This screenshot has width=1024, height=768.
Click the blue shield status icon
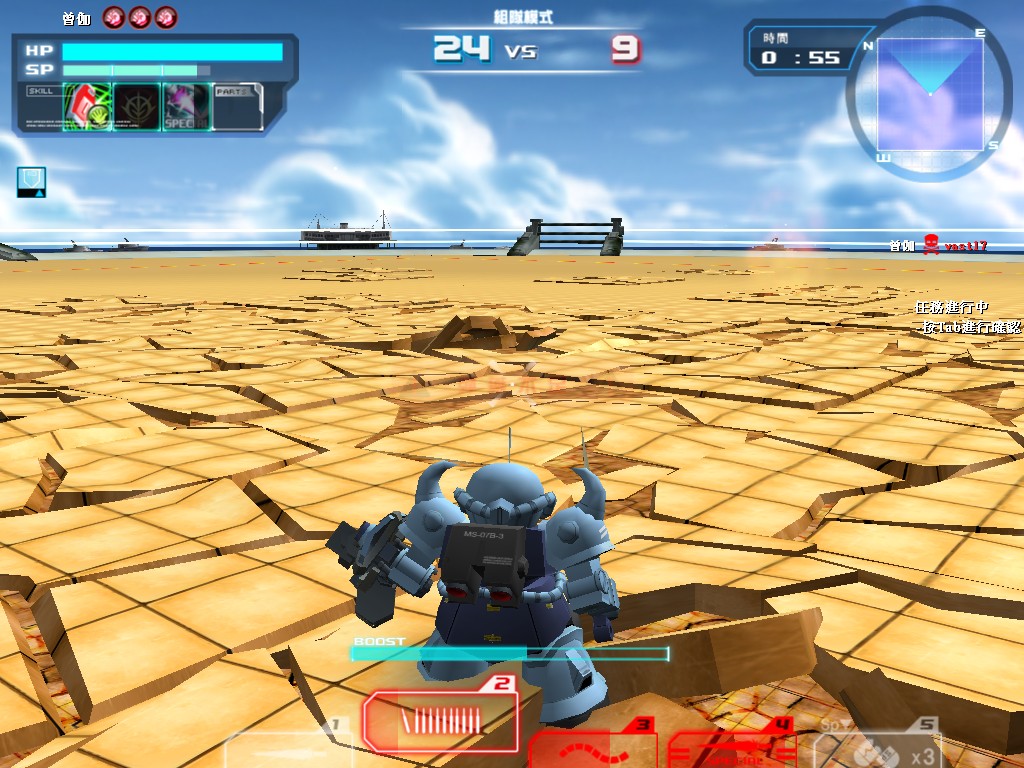point(31,181)
